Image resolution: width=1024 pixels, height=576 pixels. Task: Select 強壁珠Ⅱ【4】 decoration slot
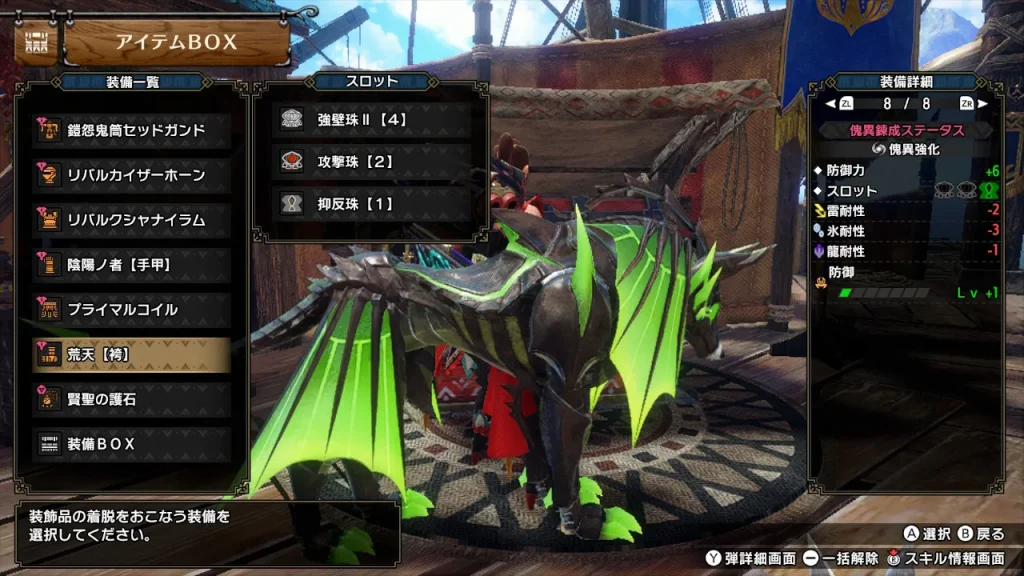(x=372, y=119)
